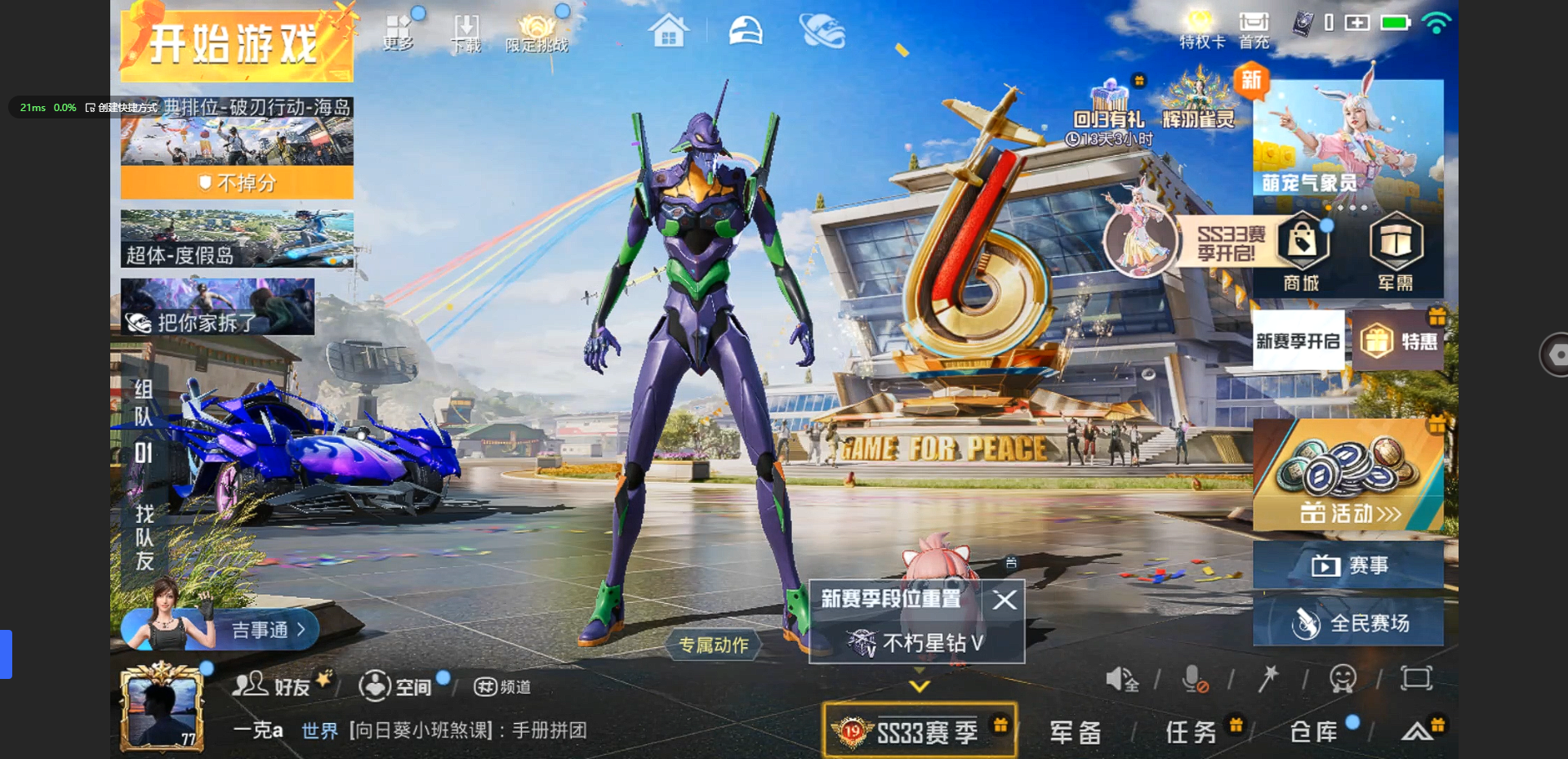Select the 把你家拆了 mode banner
Viewport: 1568px width, 759px height.
point(217,307)
